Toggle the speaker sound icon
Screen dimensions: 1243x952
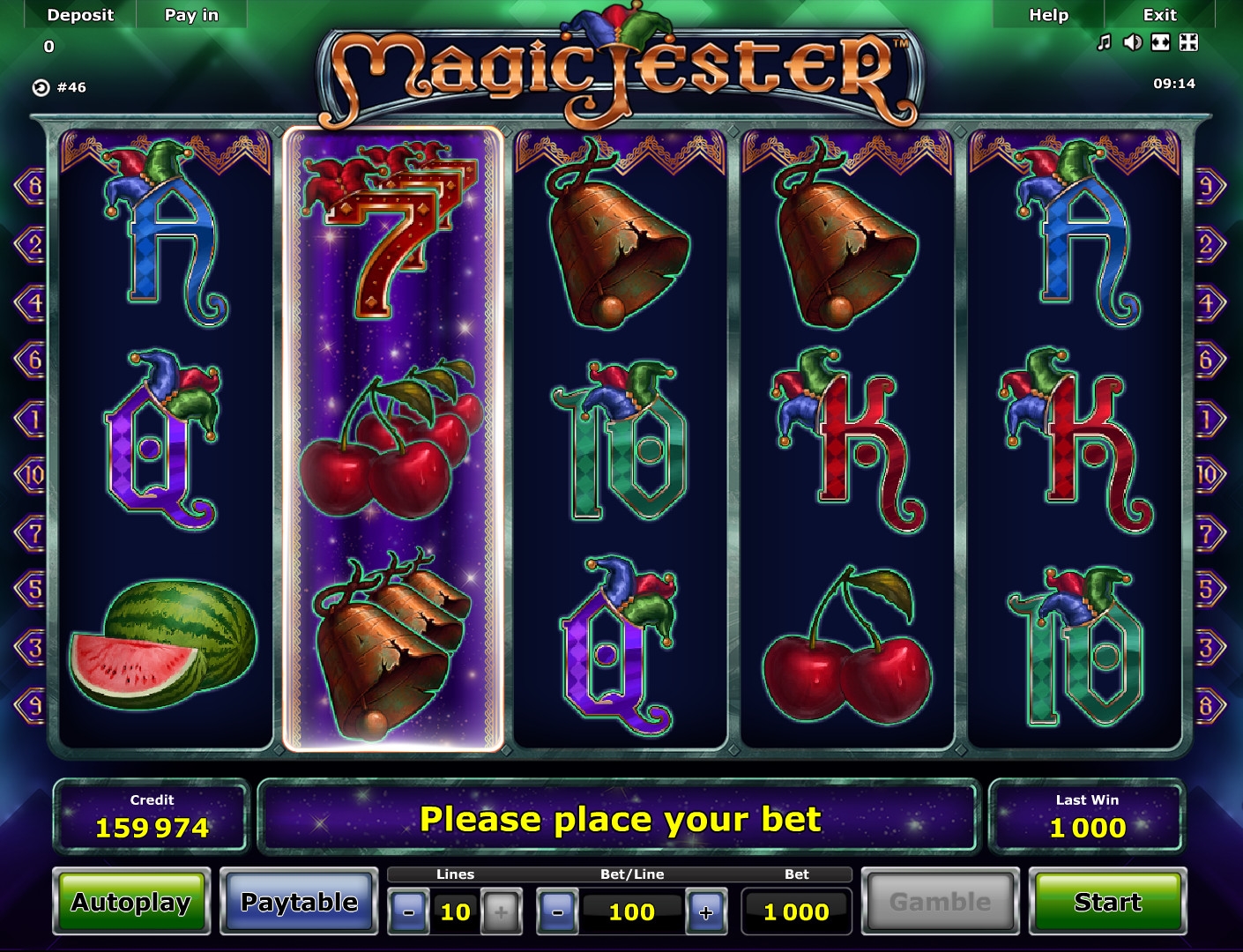coord(1133,42)
